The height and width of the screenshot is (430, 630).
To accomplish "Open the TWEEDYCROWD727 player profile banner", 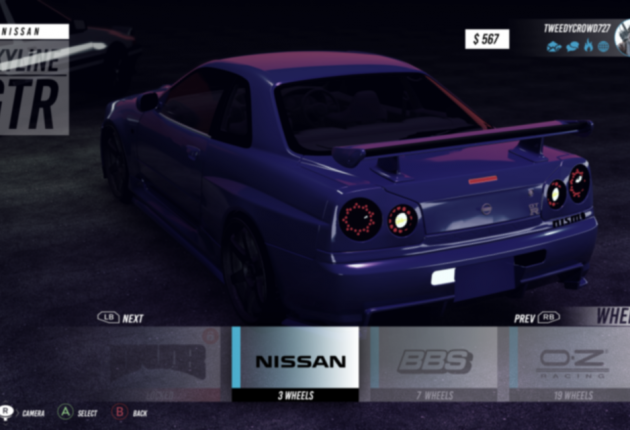I will (579, 37).
